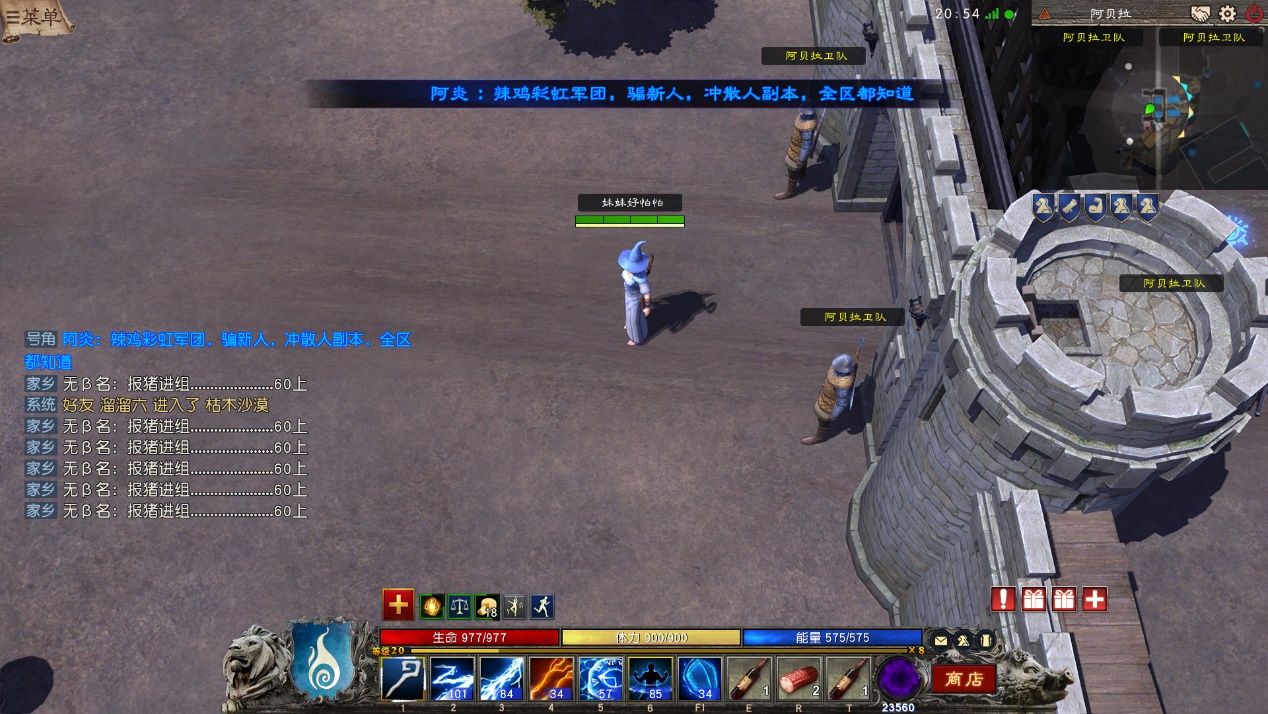Open the settings gear icon
1268x714 pixels.
click(x=1227, y=14)
